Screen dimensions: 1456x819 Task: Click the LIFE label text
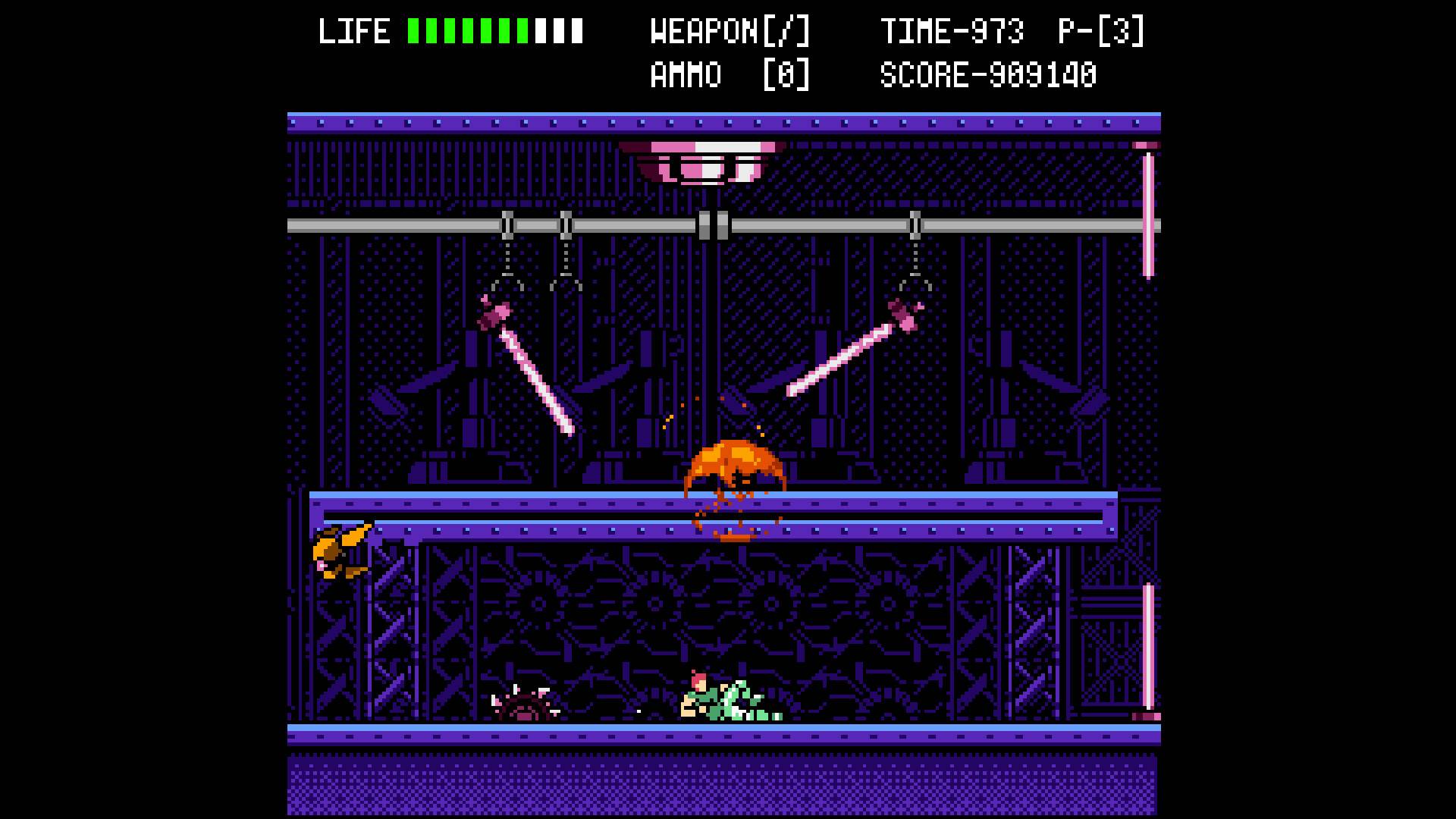[353, 32]
